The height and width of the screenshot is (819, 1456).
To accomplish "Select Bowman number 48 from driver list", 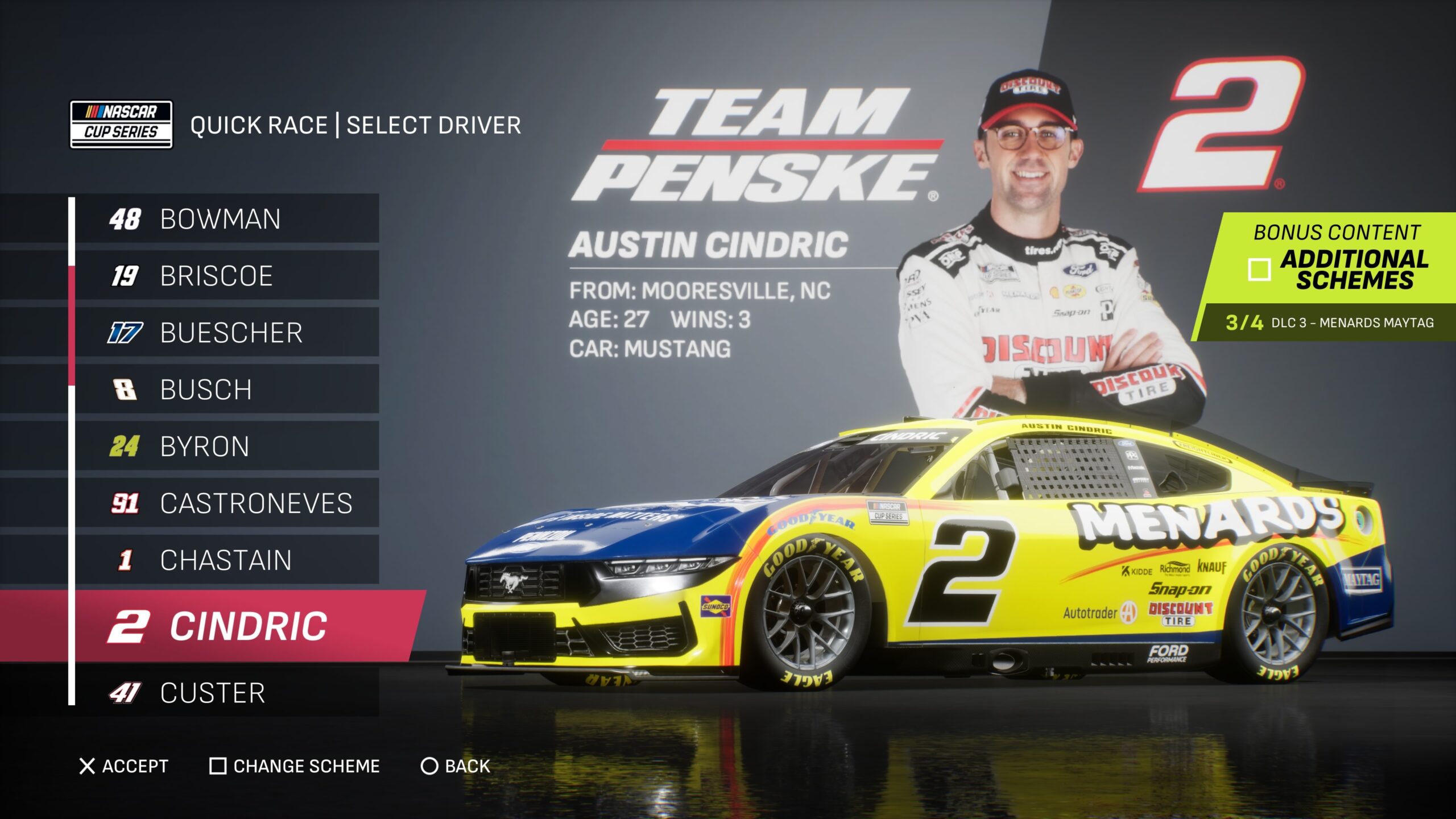I will (226, 219).
